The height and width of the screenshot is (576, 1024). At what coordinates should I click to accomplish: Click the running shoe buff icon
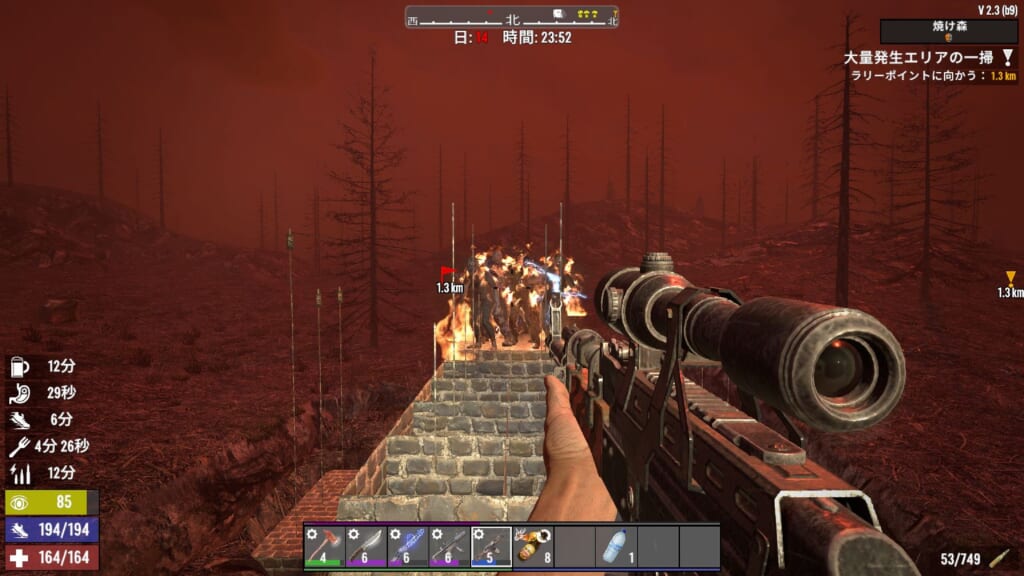click(21, 420)
